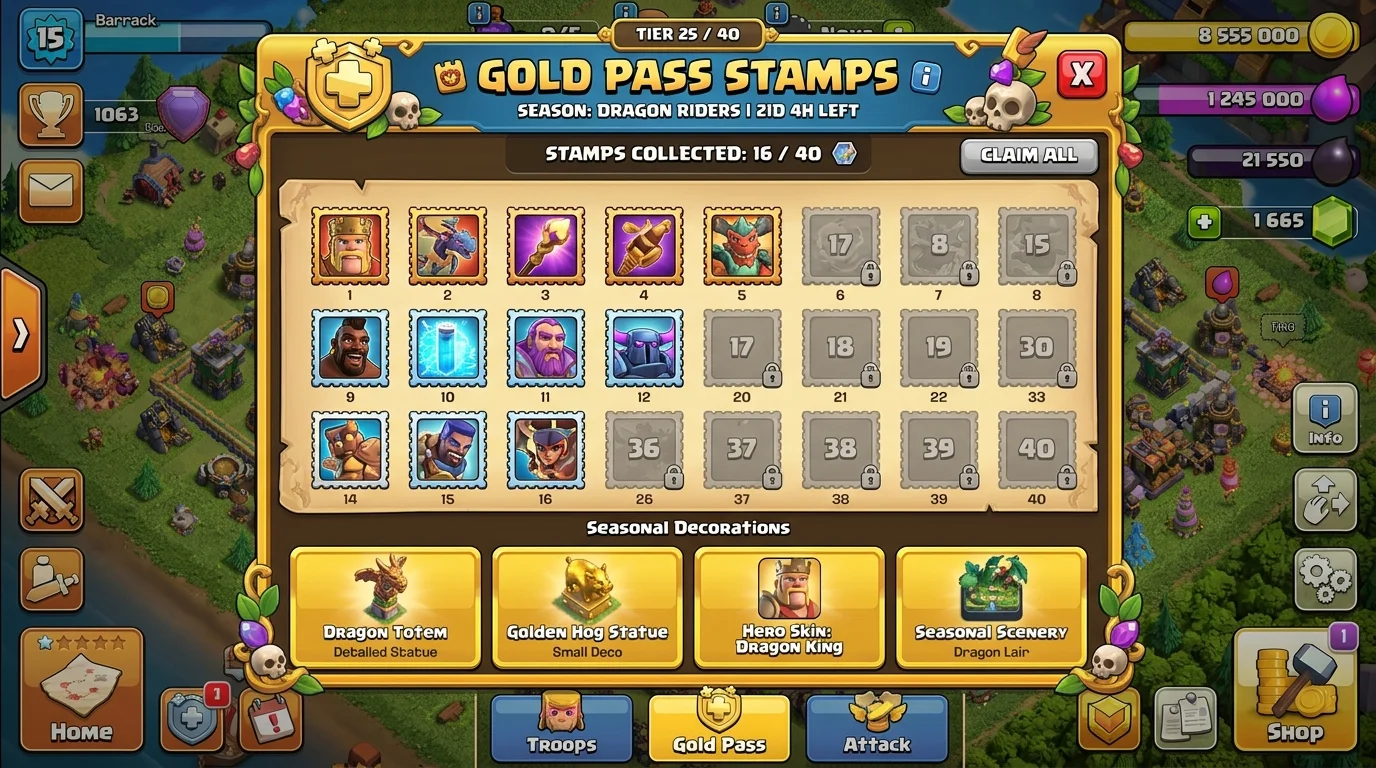
Task: Open the Shop
Action: click(x=1295, y=690)
